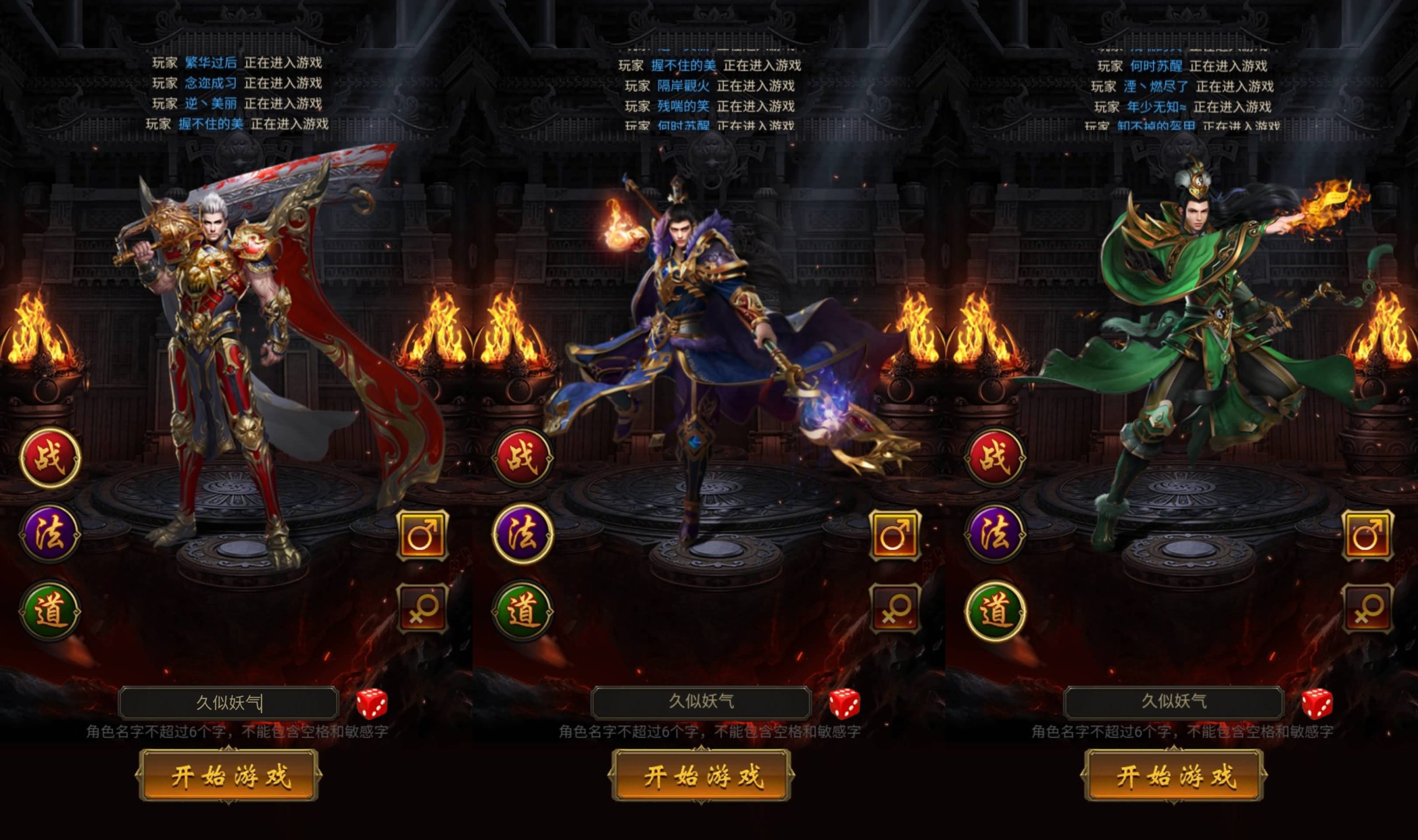Image resolution: width=1418 pixels, height=840 pixels.
Task: Select 道 class beside the green-robed Taoist
Action: [x=995, y=611]
